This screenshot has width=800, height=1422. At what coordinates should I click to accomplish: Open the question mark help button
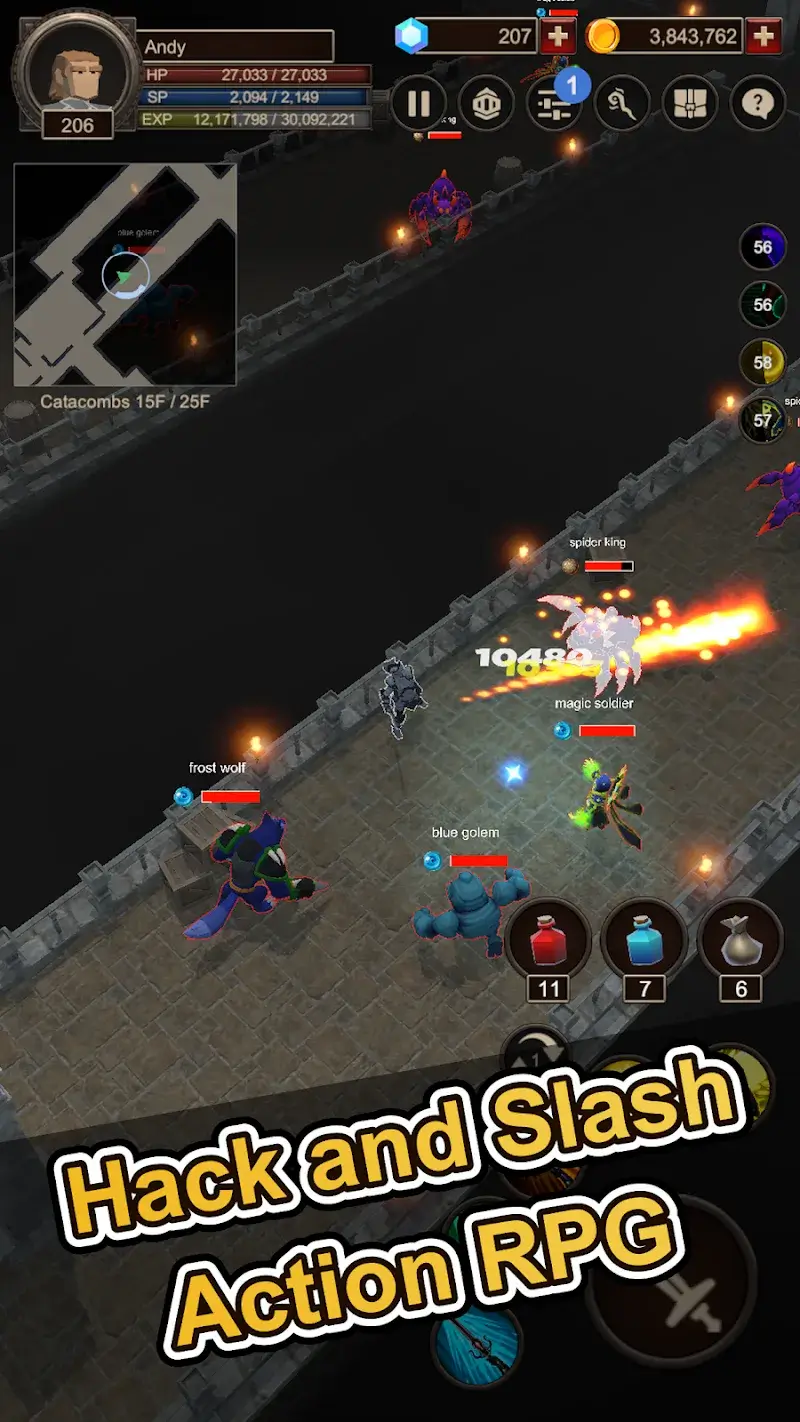point(757,103)
